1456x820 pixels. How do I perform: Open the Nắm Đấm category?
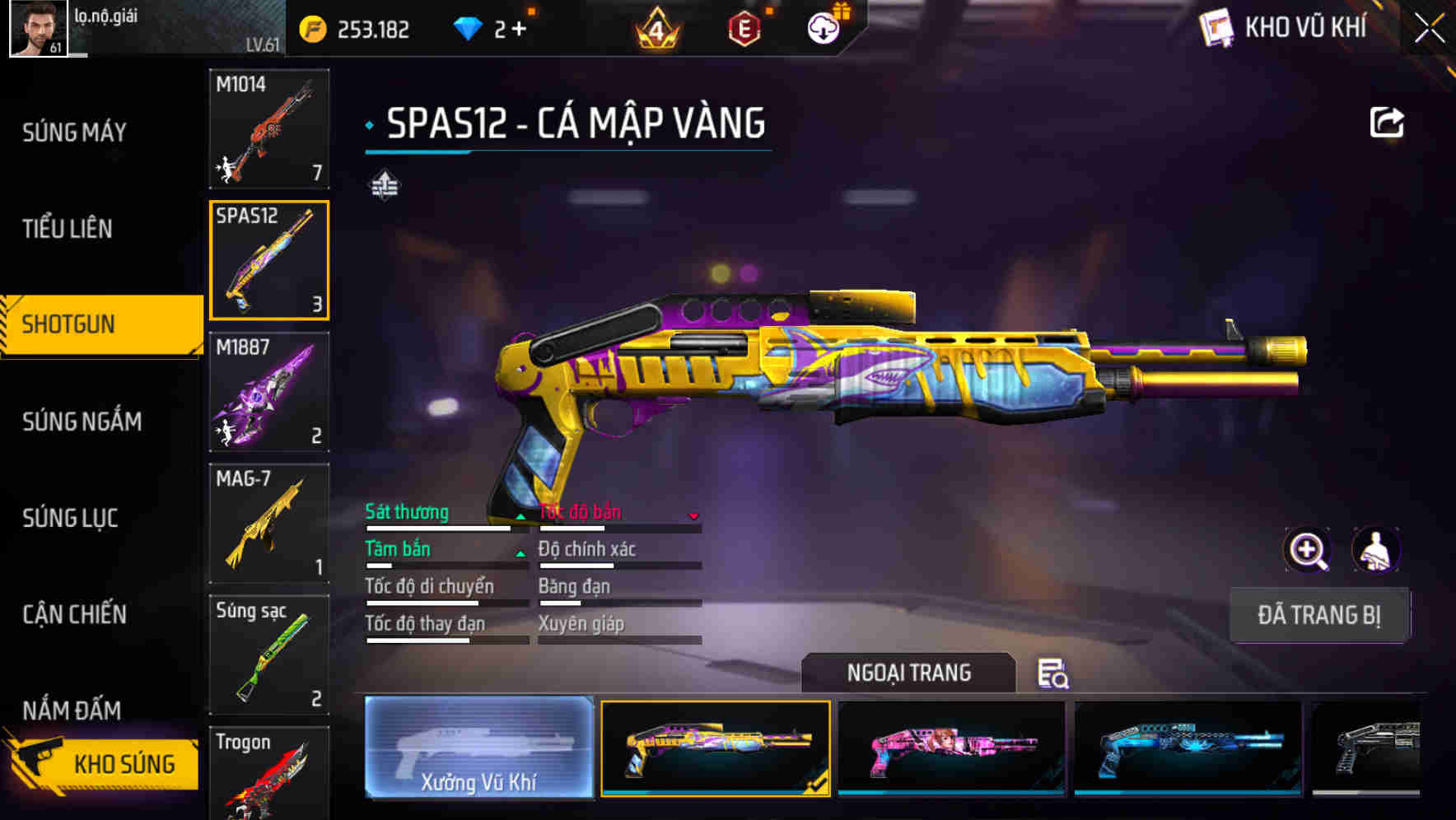[72, 710]
